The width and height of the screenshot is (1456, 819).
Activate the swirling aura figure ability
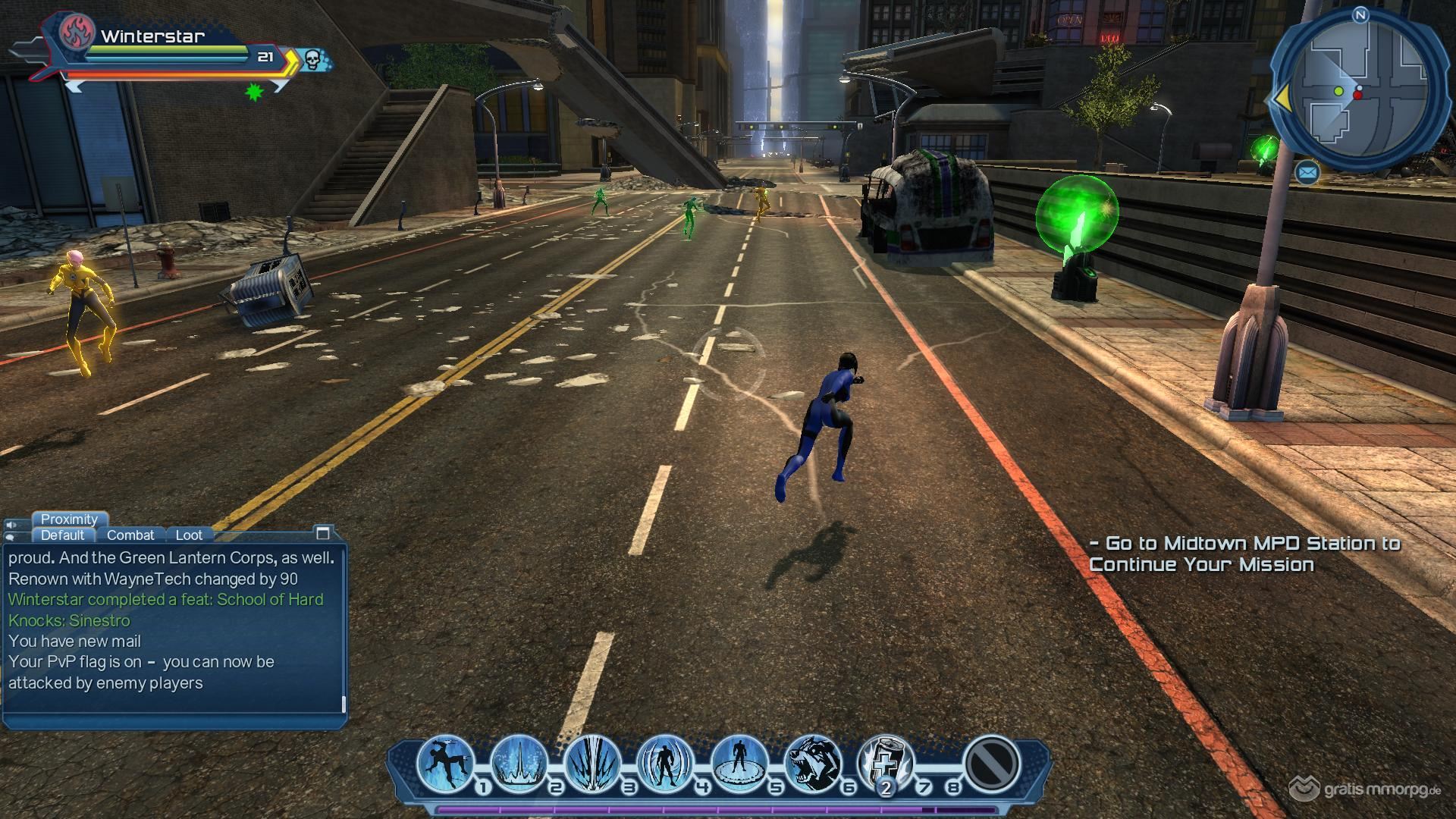[x=665, y=763]
